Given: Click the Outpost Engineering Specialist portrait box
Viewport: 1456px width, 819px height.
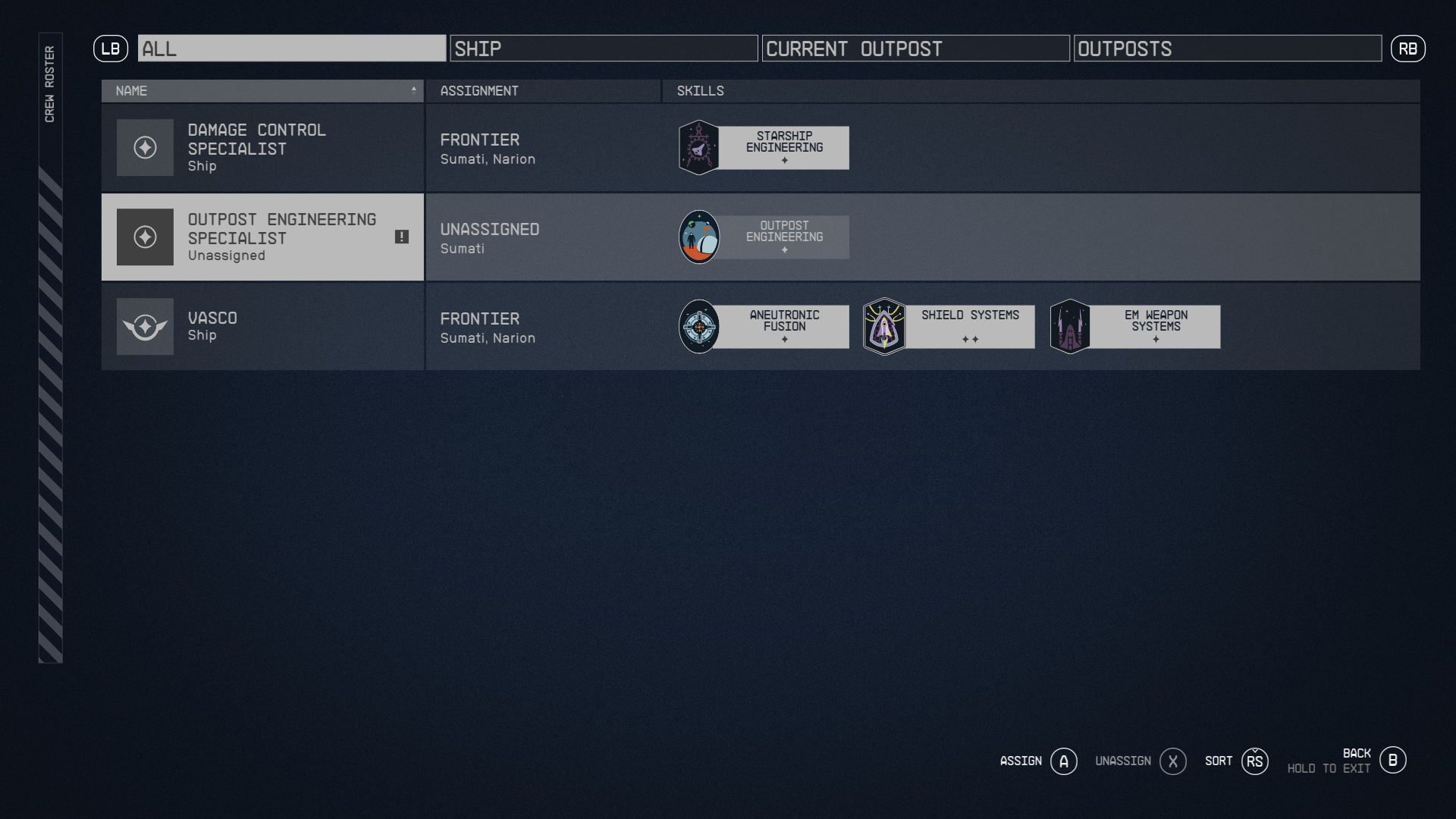Looking at the screenshot, I should click(144, 237).
